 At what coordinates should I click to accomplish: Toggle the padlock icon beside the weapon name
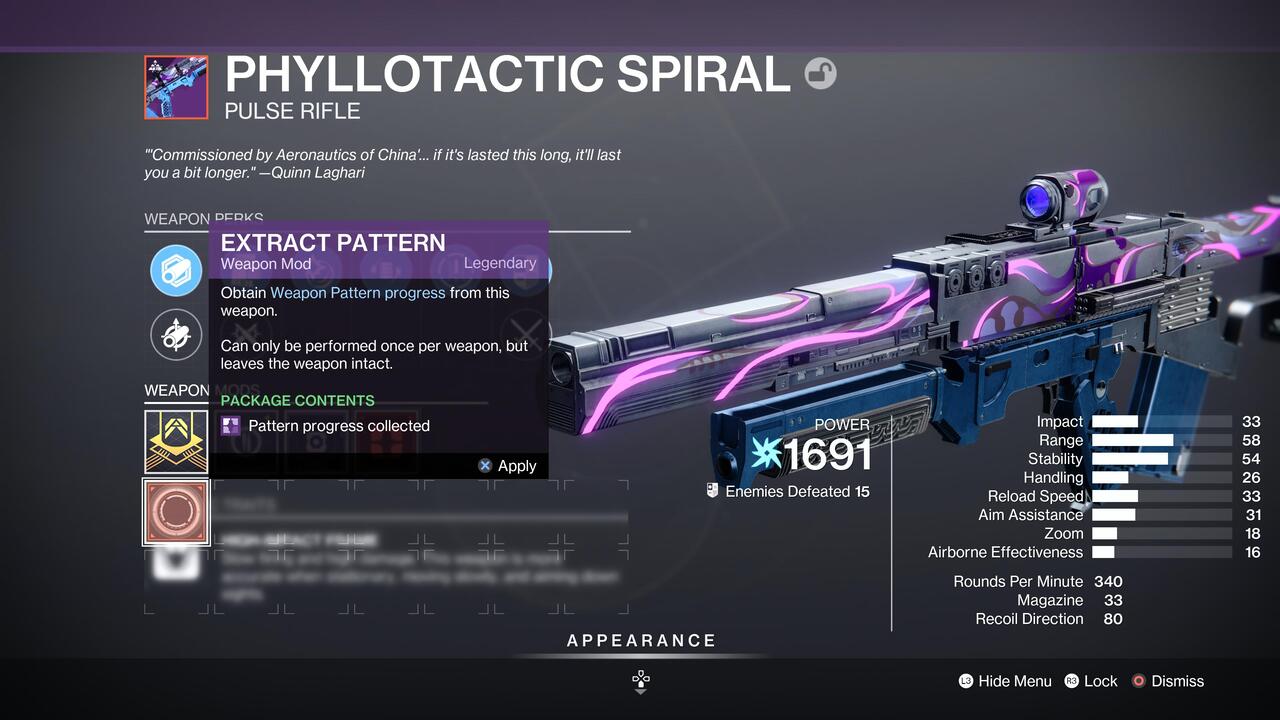[820, 73]
